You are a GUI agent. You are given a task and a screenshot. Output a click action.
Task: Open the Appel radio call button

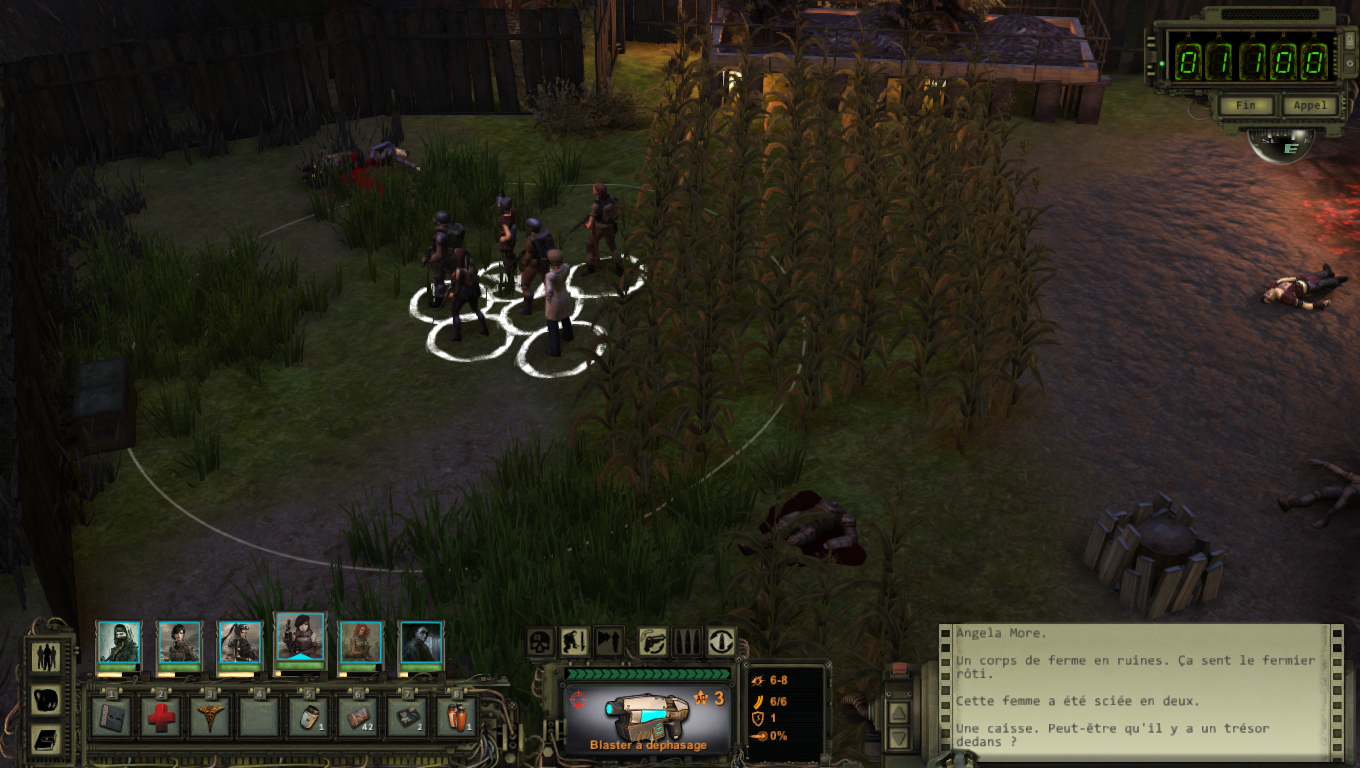[1309, 105]
